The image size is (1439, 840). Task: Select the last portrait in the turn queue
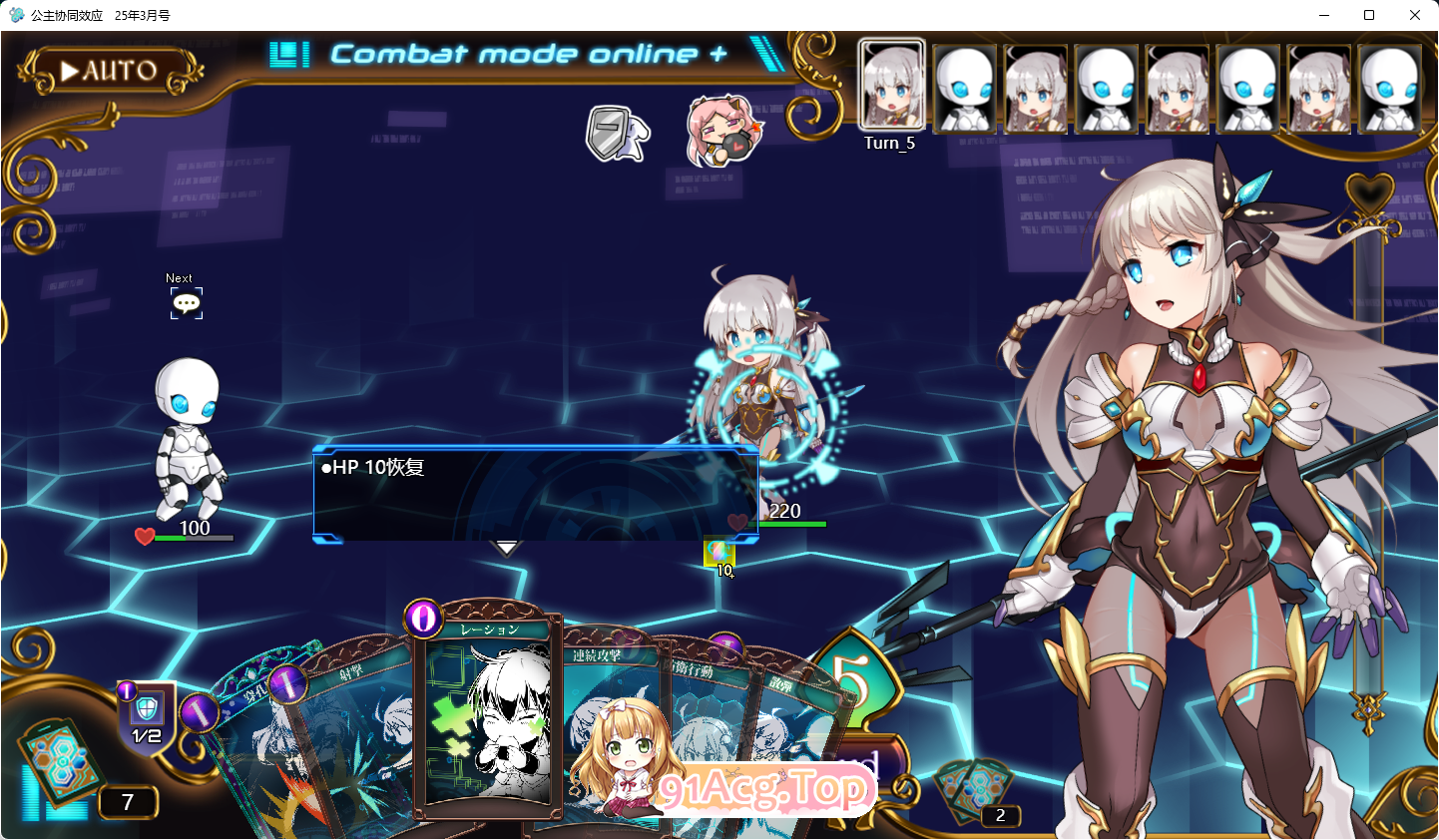[x=1391, y=88]
